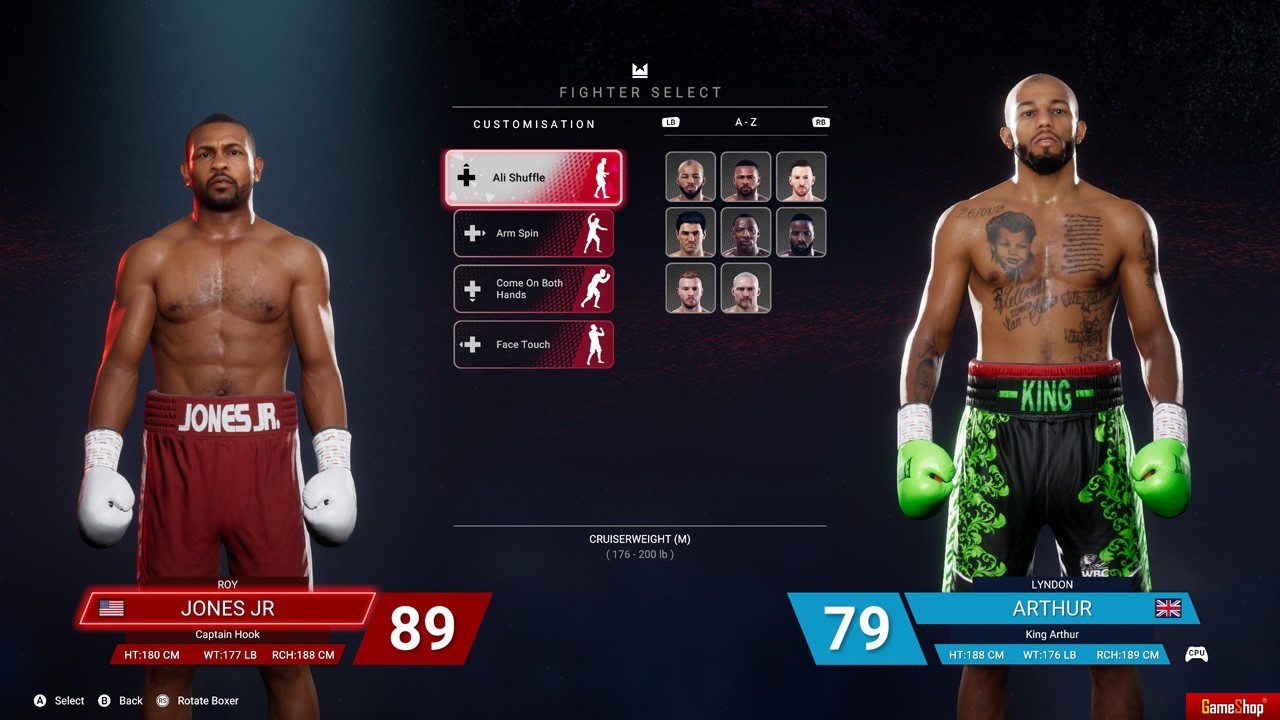Viewport: 1280px width, 720px height.
Task: Pick the black-haired, clean-shaven fighter portrait
Action: coord(691,233)
